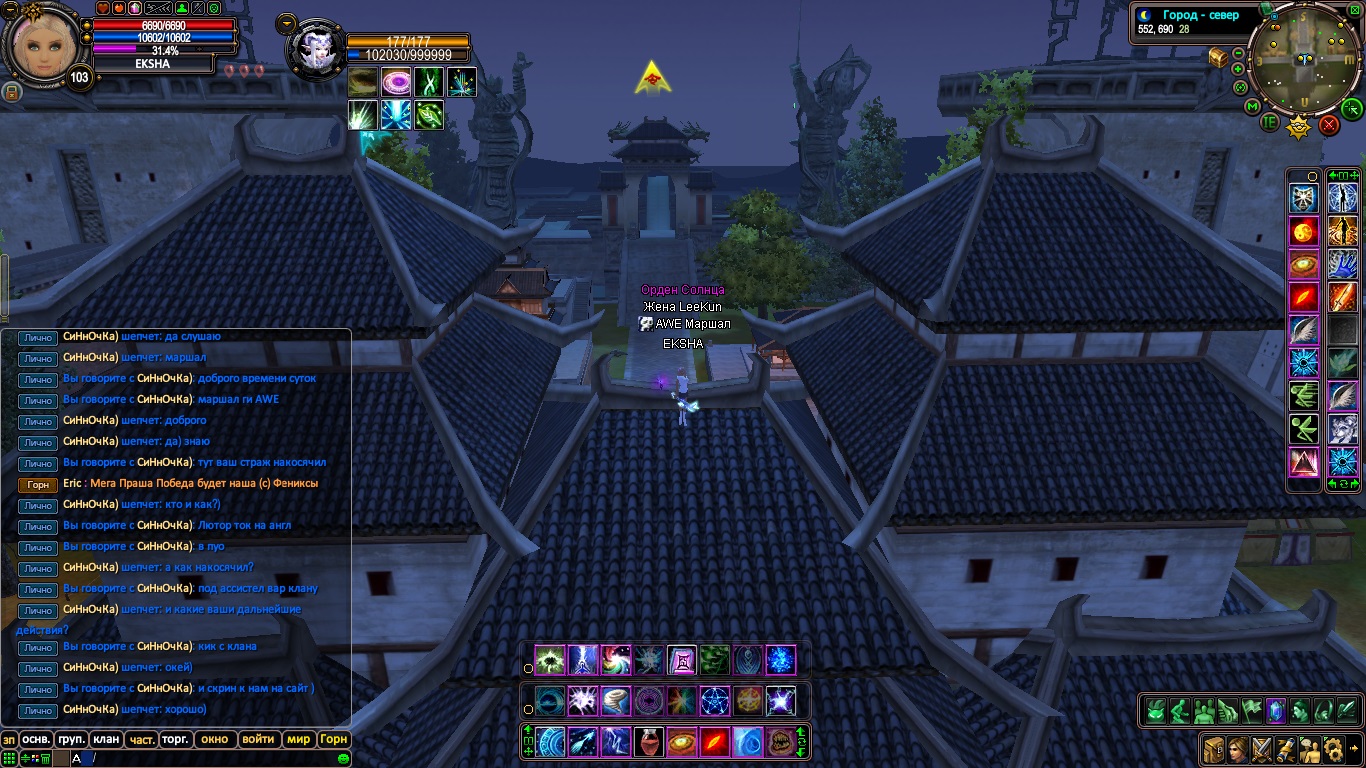Zoom in the minimap with plus button
Viewport: 1366px width, 768px height.
point(1238,69)
